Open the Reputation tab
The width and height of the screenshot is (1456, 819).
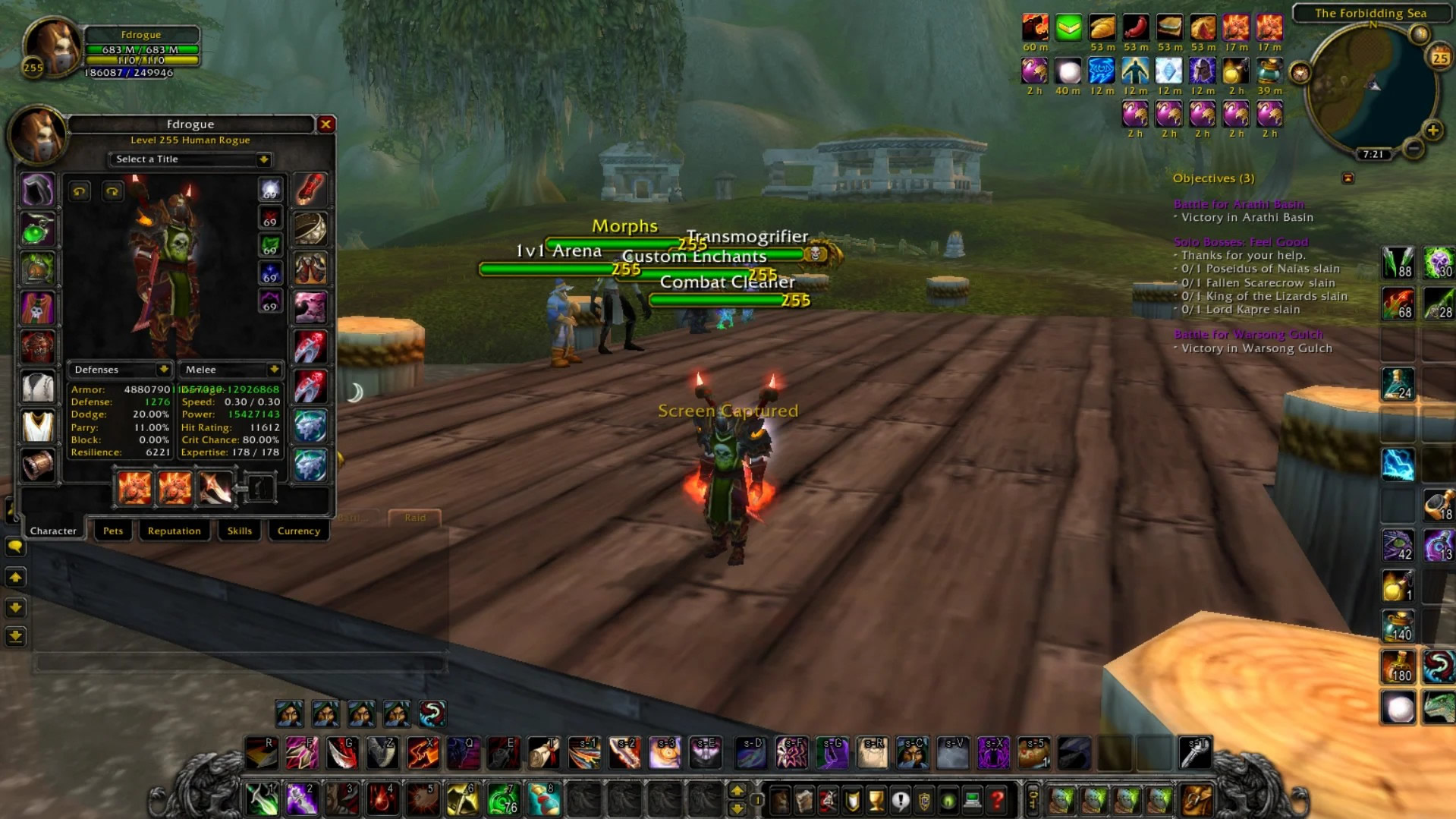pos(174,531)
